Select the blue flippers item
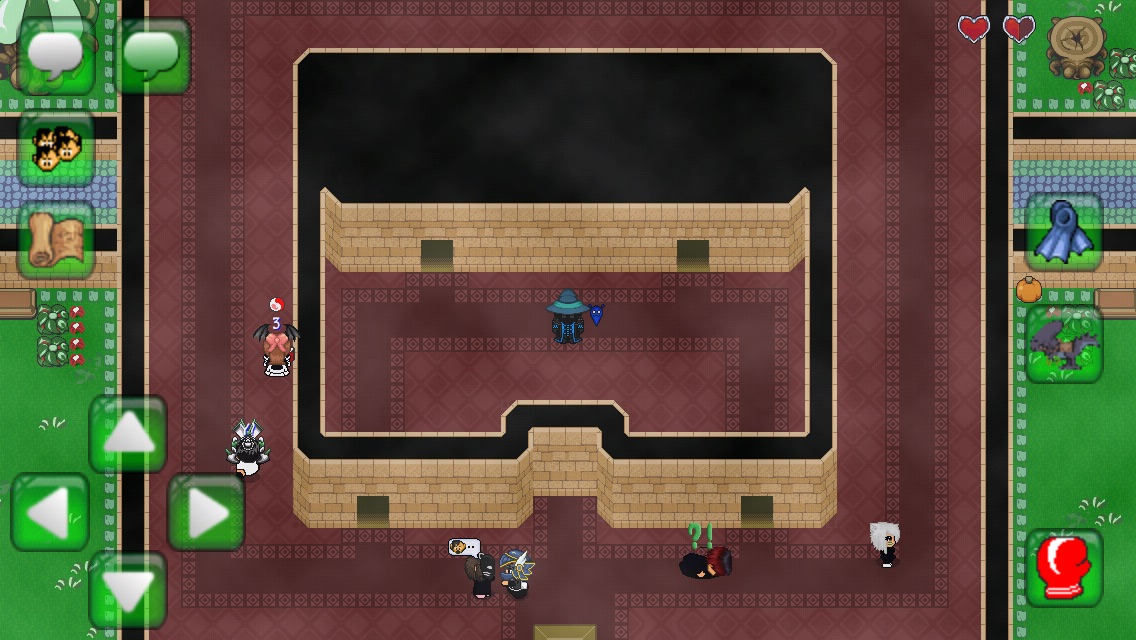 [x=1064, y=232]
